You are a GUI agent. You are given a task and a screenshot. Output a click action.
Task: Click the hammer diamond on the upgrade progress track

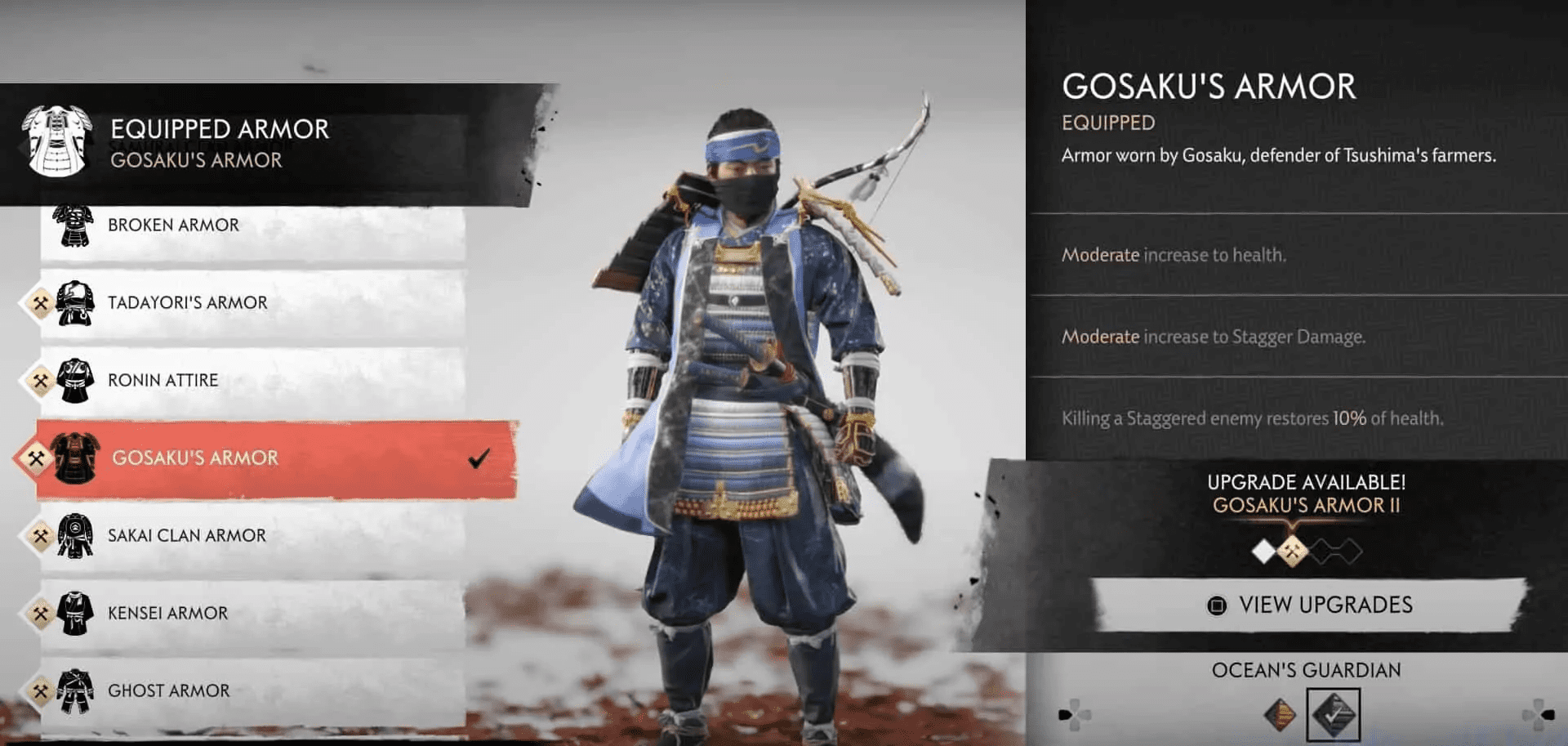pos(1293,550)
